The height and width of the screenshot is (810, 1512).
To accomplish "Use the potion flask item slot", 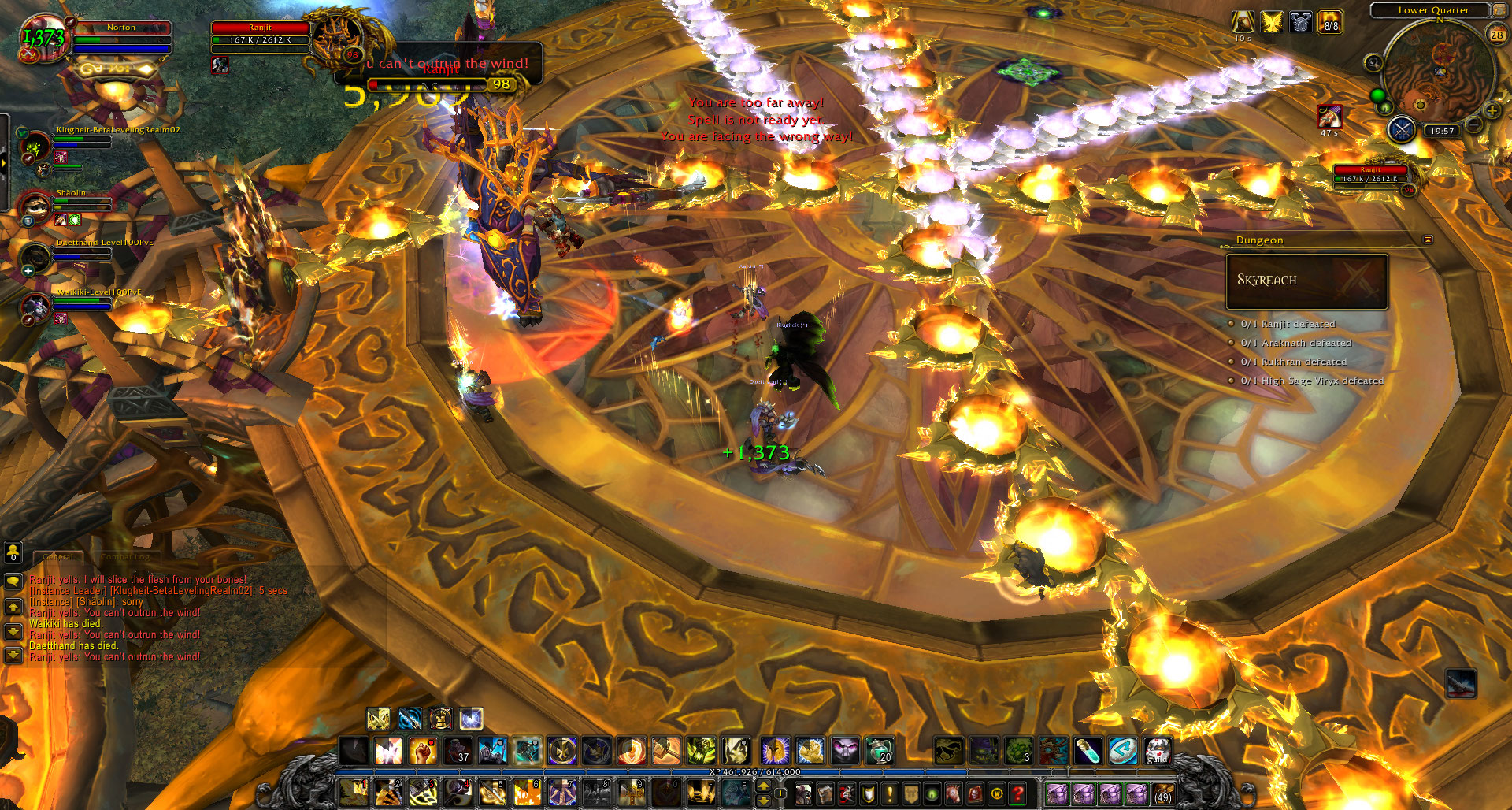I will coord(1088,750).
